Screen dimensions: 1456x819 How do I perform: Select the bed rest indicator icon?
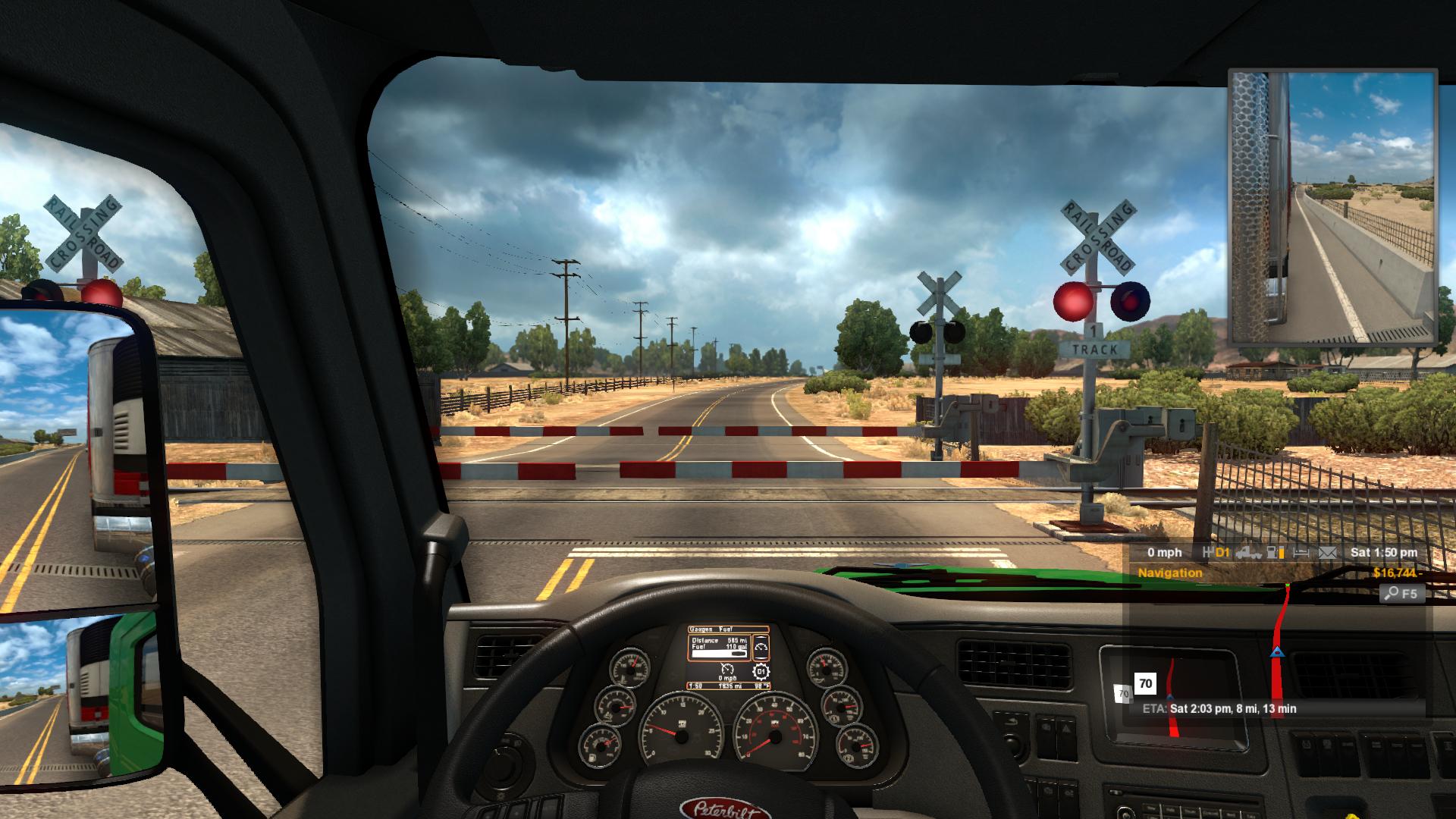click(x=1301, y=553)
